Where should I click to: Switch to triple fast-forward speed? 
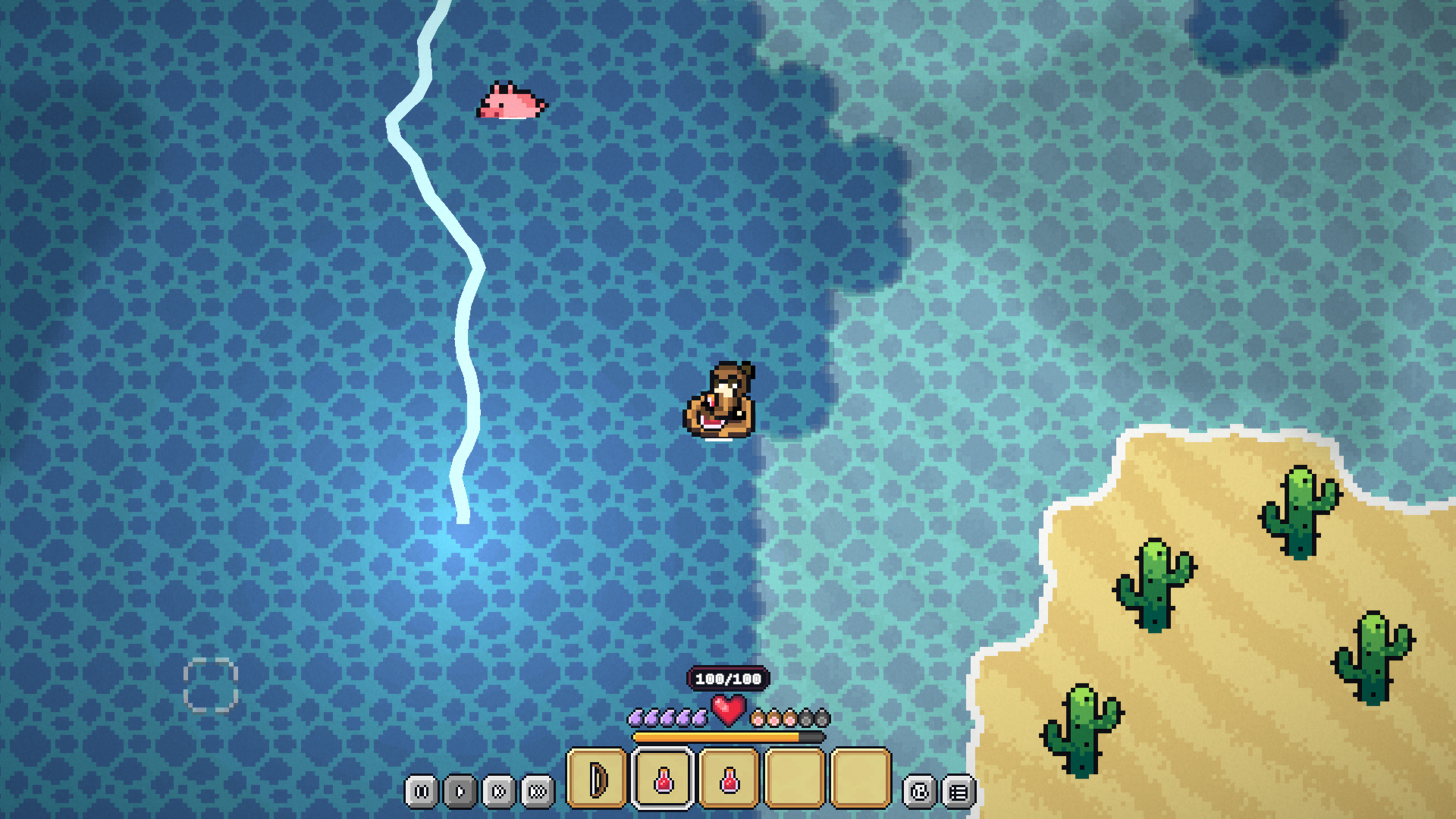pyautogui.click(x=538, y=792)
